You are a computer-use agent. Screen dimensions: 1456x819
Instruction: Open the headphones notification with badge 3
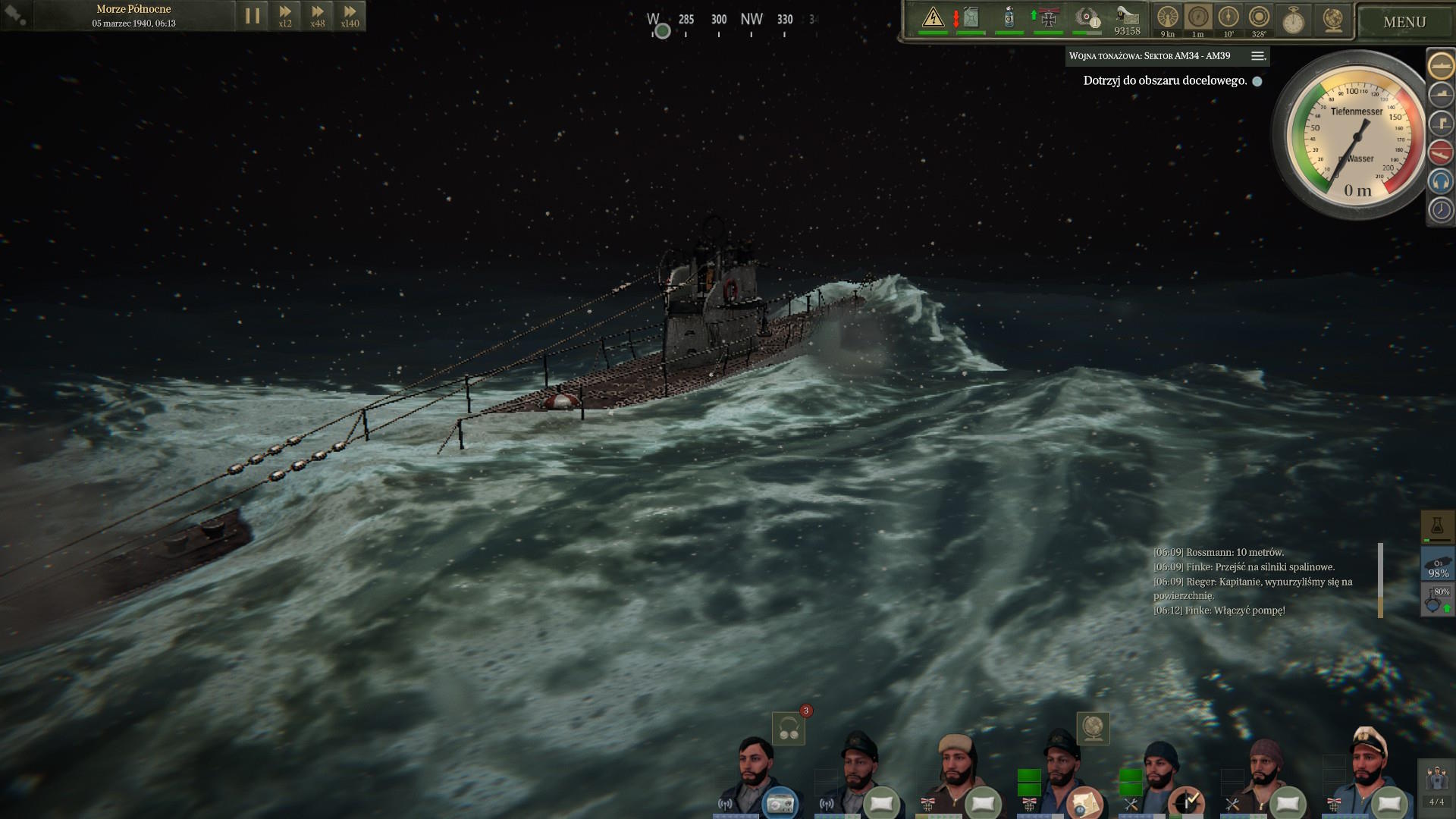[789, 729]
